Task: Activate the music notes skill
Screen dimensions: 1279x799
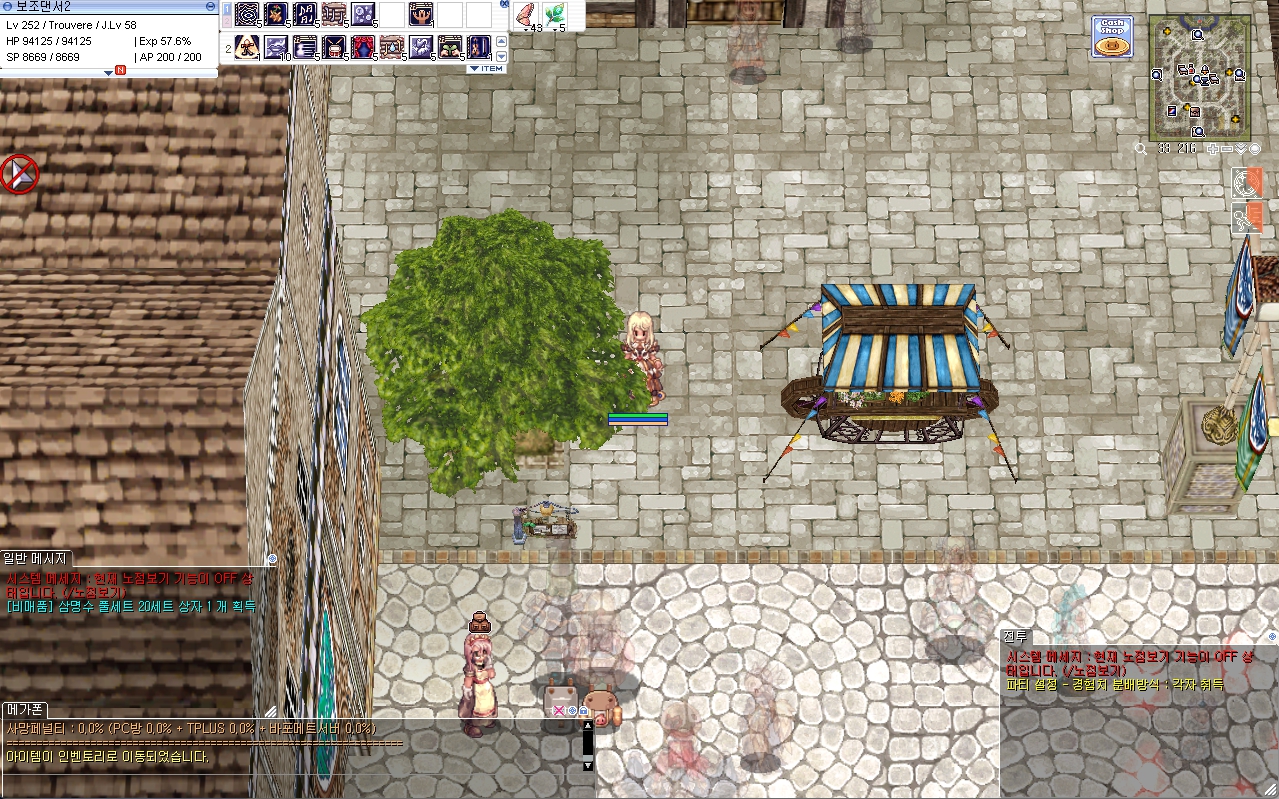Action: tap(305, 15)
